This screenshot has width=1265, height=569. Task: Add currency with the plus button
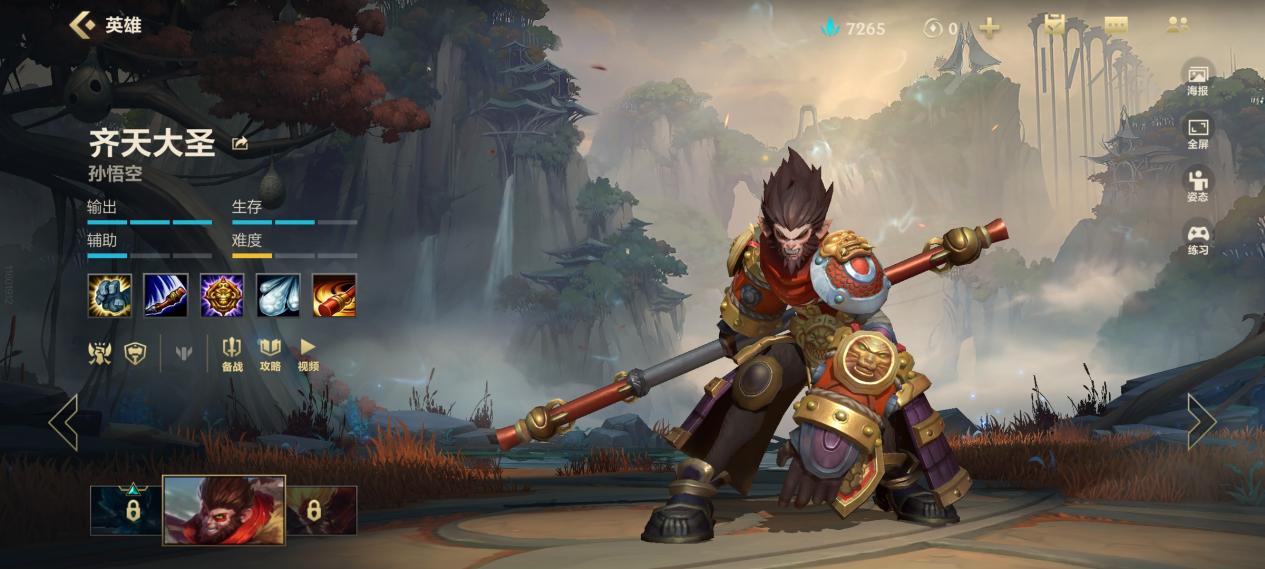989,28
